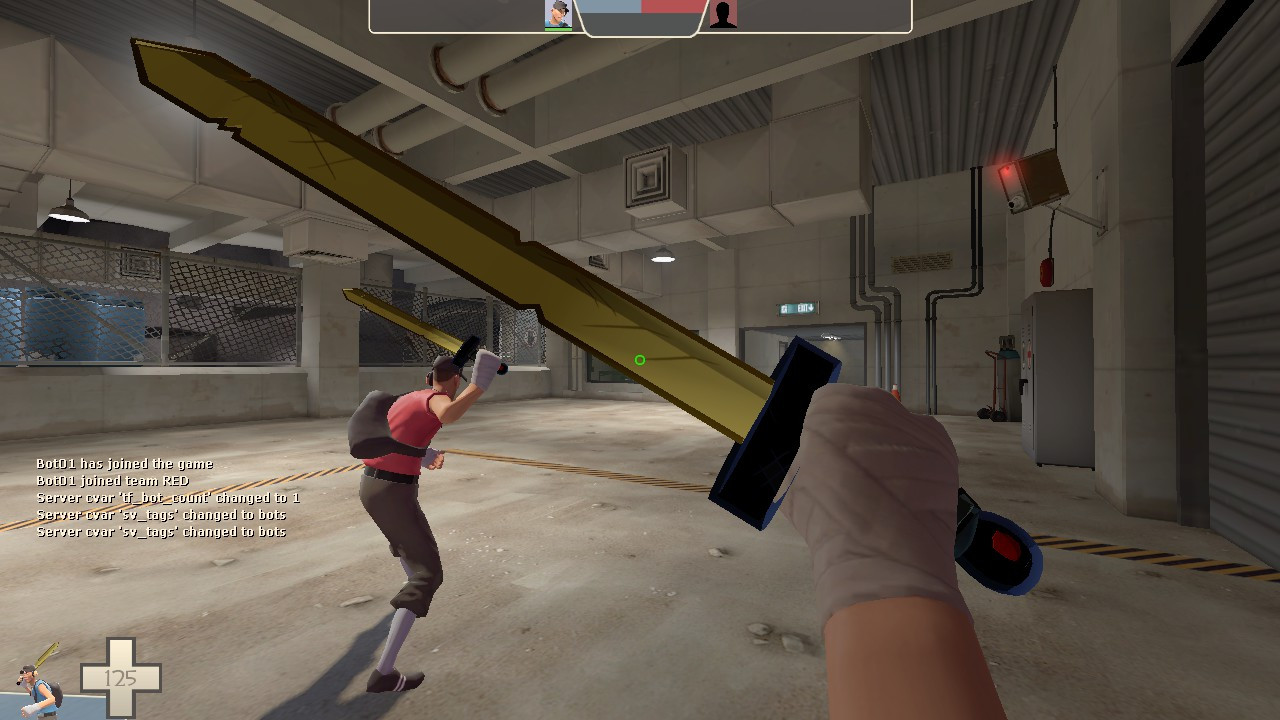The image size is (1280, 720).
Task: Click the 'sv_tags changed to bots' message
Action: coord(160,514)
